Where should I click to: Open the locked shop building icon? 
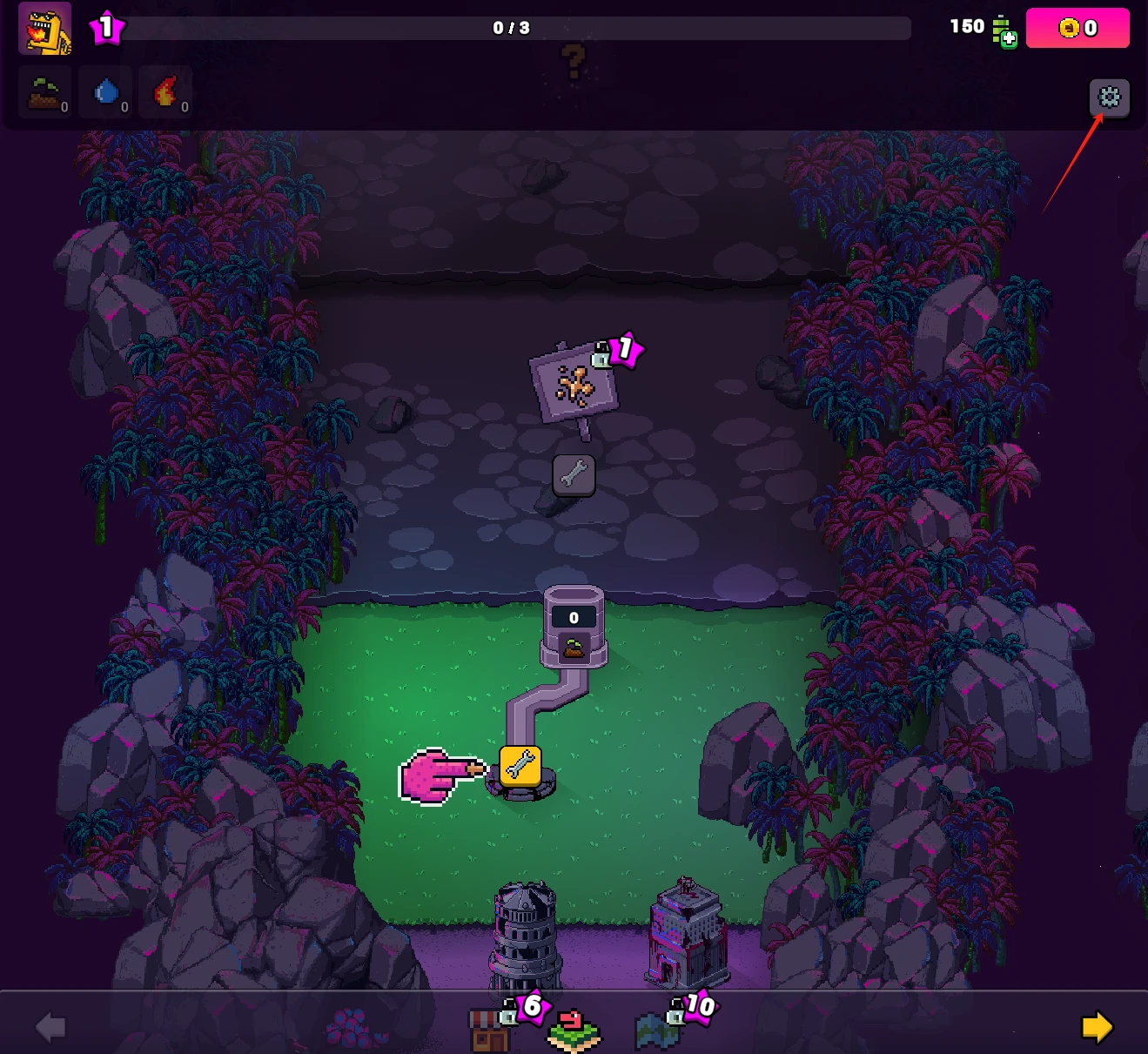coord(489,1030)
